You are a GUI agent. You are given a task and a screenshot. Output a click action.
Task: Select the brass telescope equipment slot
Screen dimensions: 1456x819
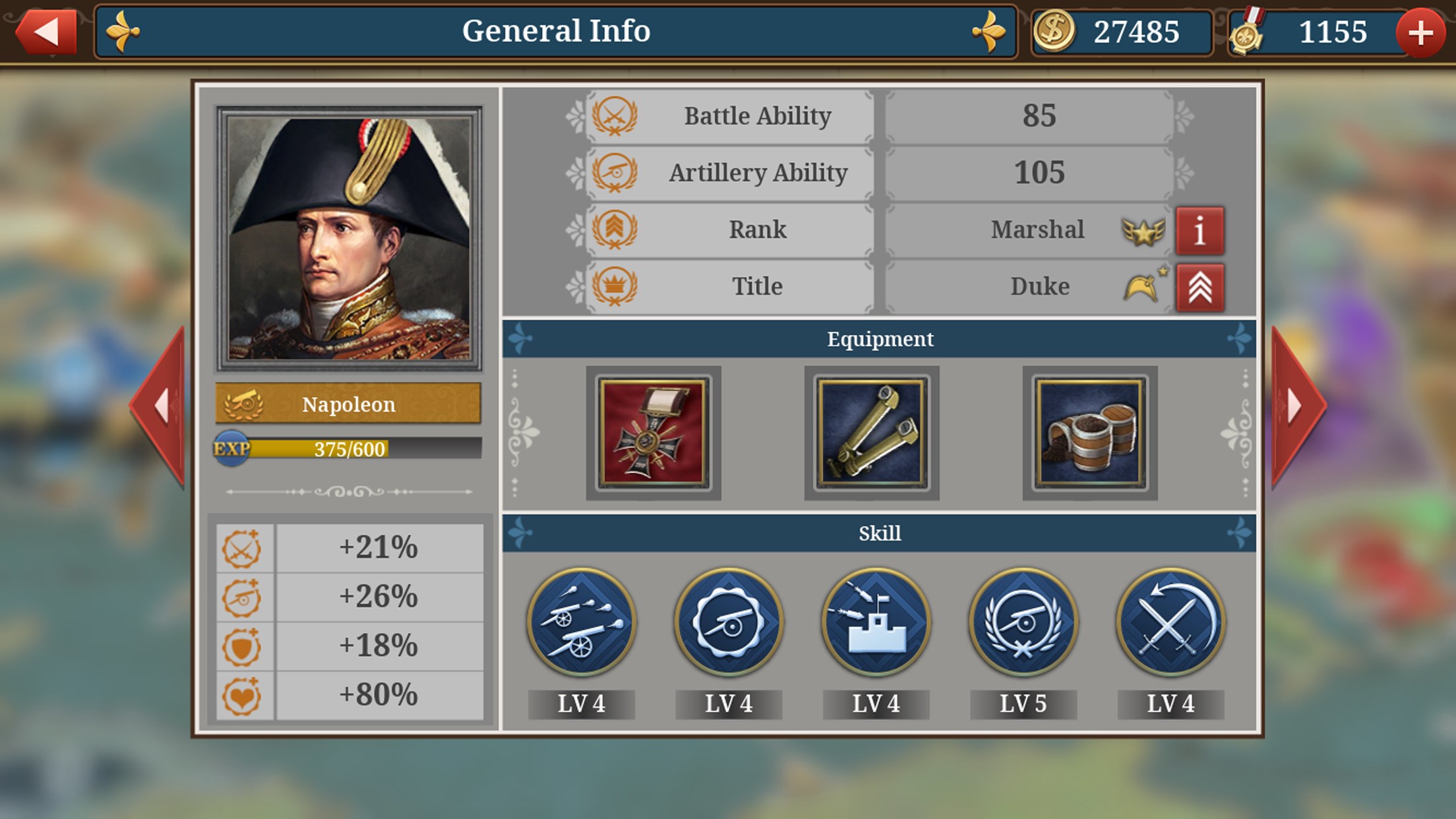[x=871, y=433]
